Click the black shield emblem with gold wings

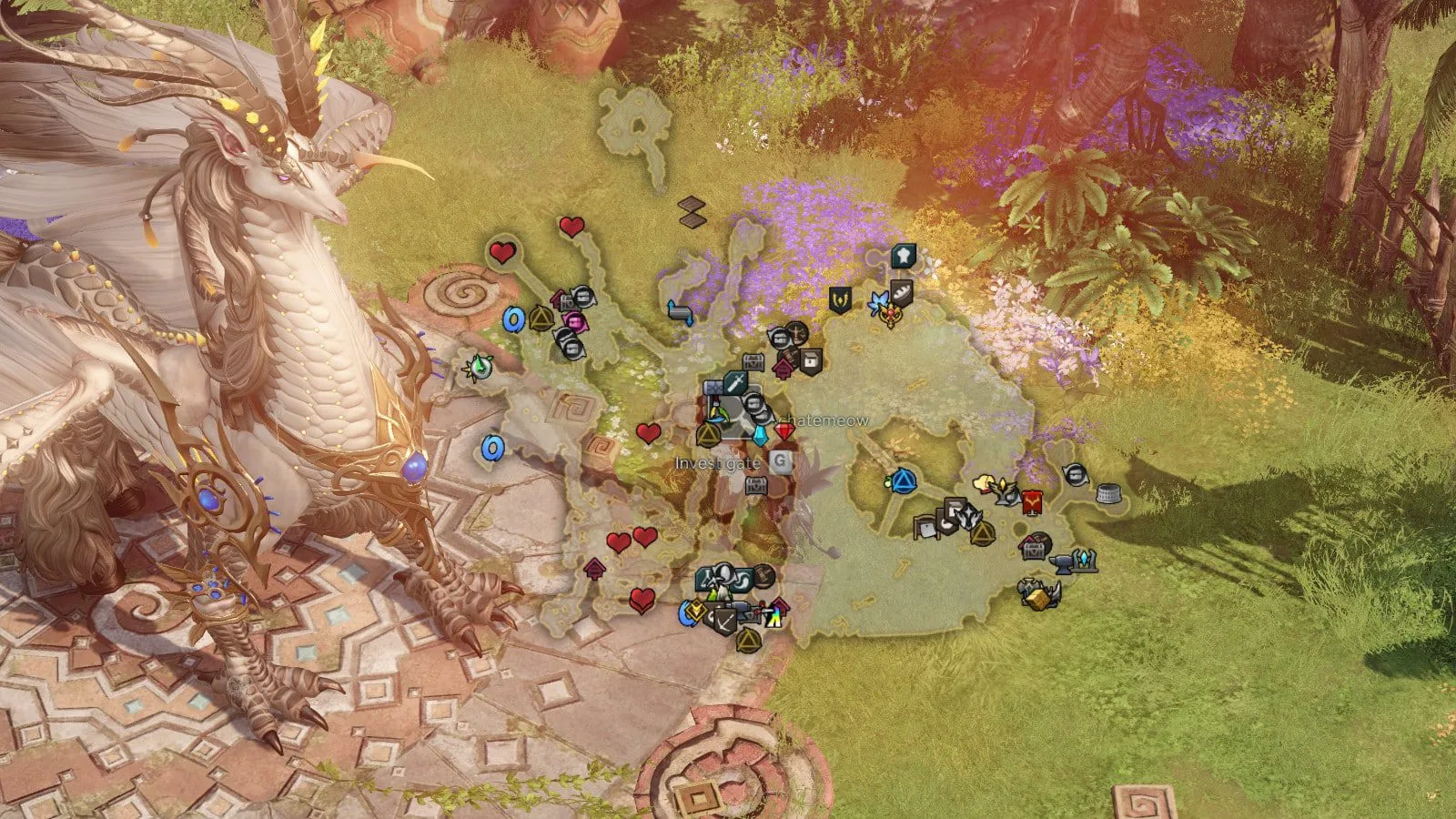tap(839, 299)
